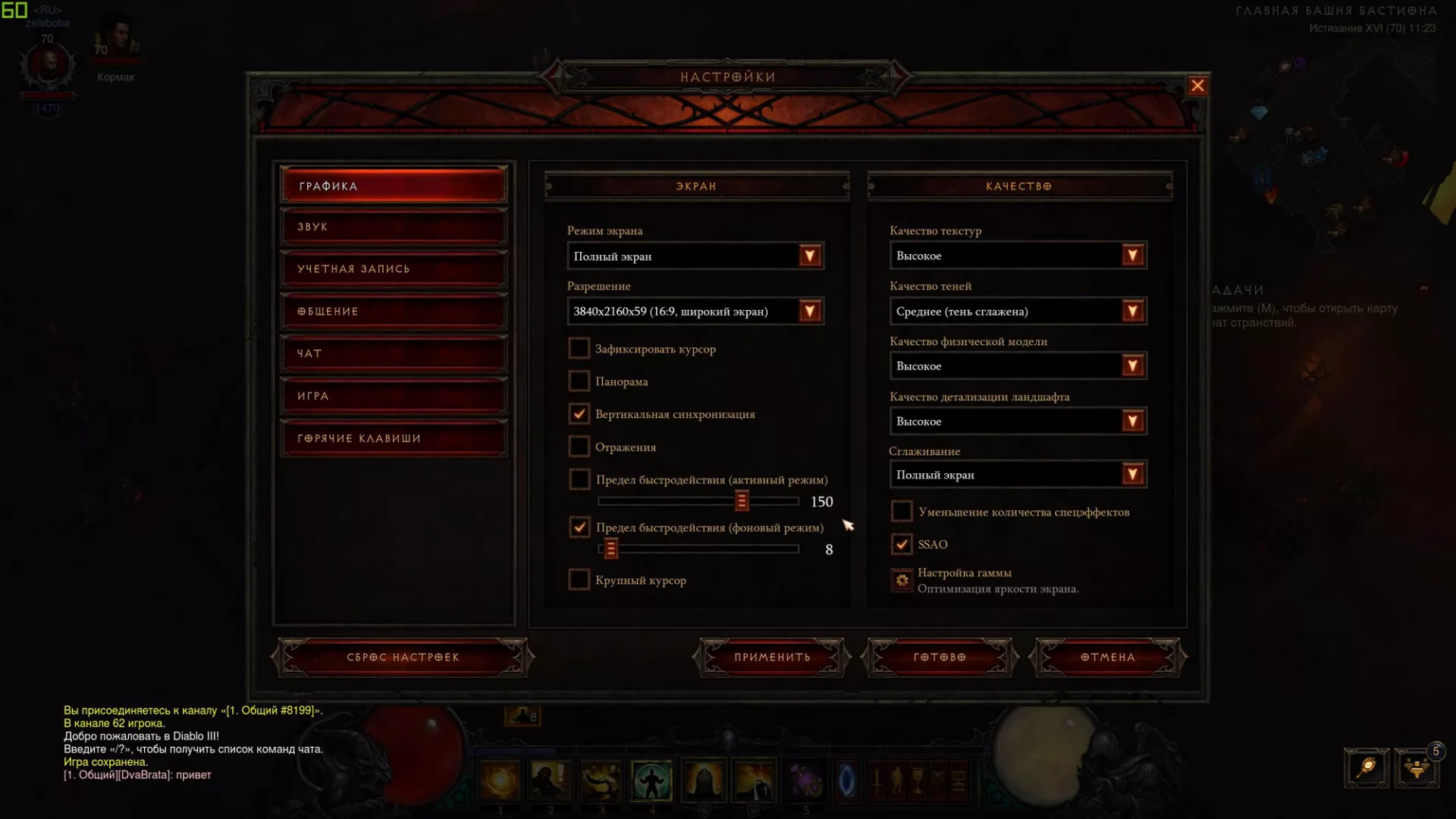Open the Горячие клавиши tab
The height and width of the screenshot is (819, 1456).
coord(394,438)
